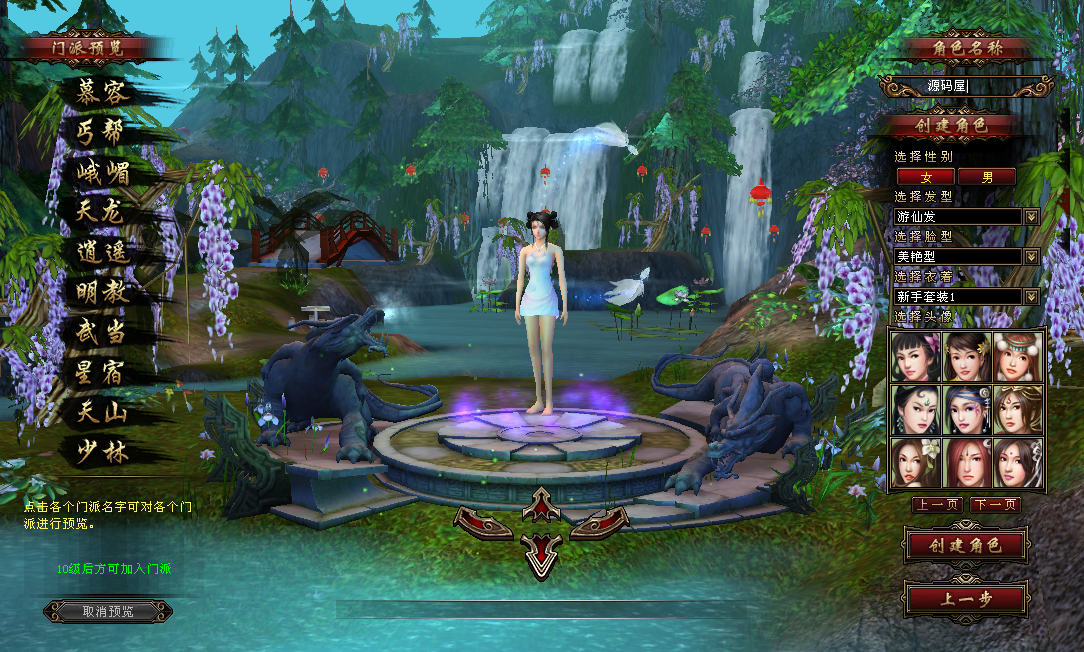Select female gender 女
The image size is (1084, 652).
pyautogui.click(x=924, y=177)
